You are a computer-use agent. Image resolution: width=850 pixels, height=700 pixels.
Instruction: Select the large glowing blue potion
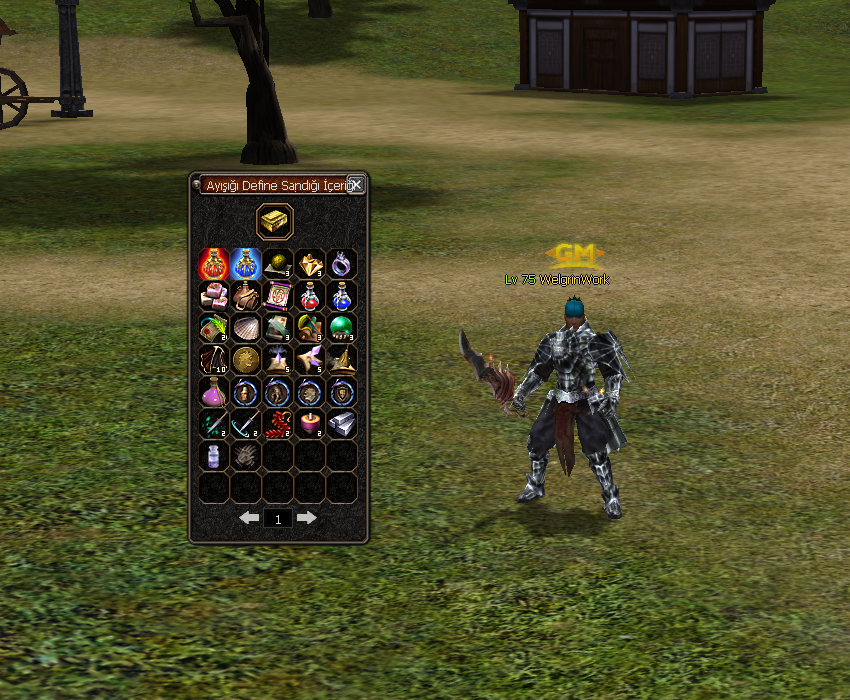246,264
